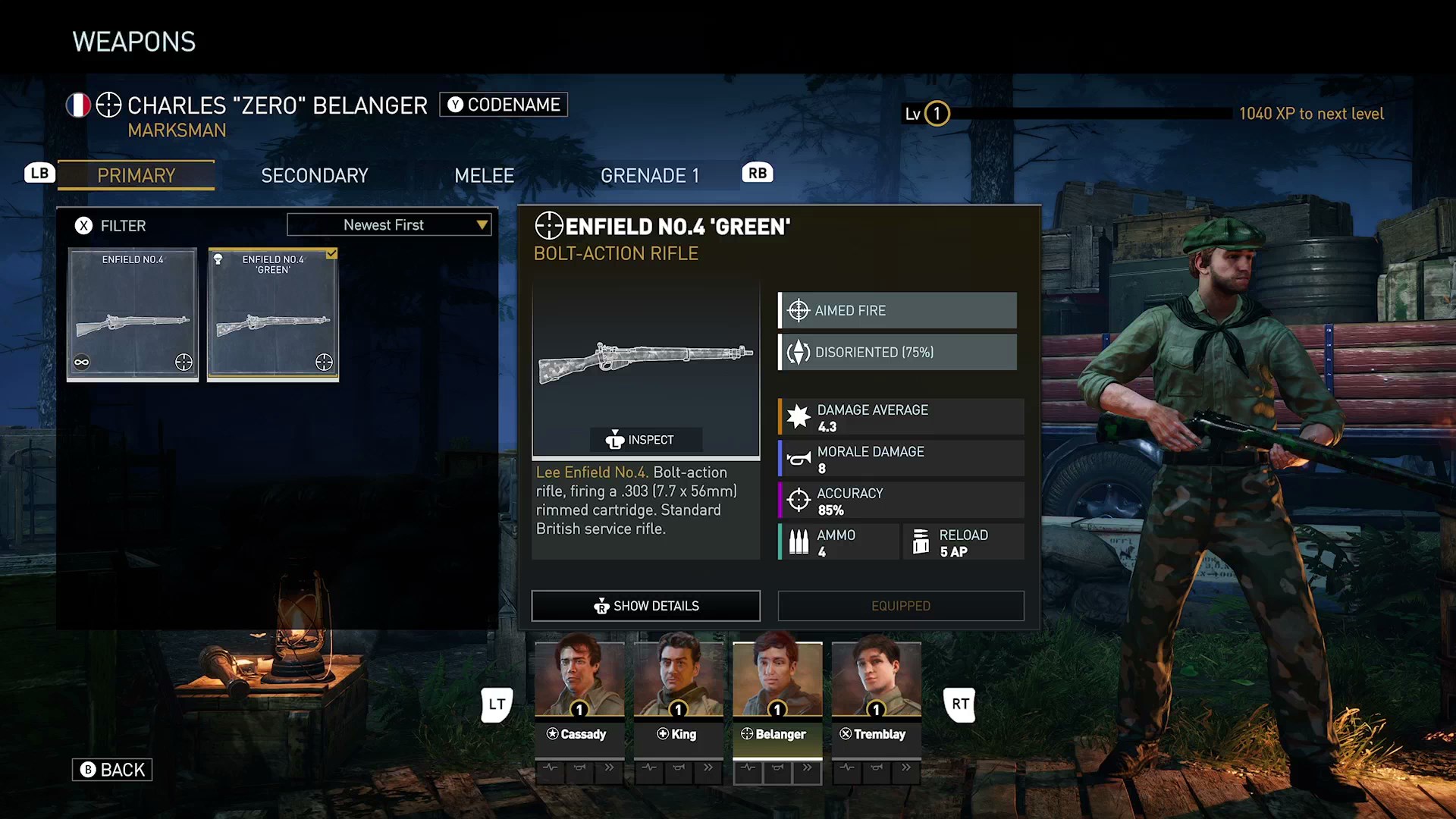The image size is (1456, 819).
Task: Switch to Grenade 1 tab
Action: click(649, 175)
